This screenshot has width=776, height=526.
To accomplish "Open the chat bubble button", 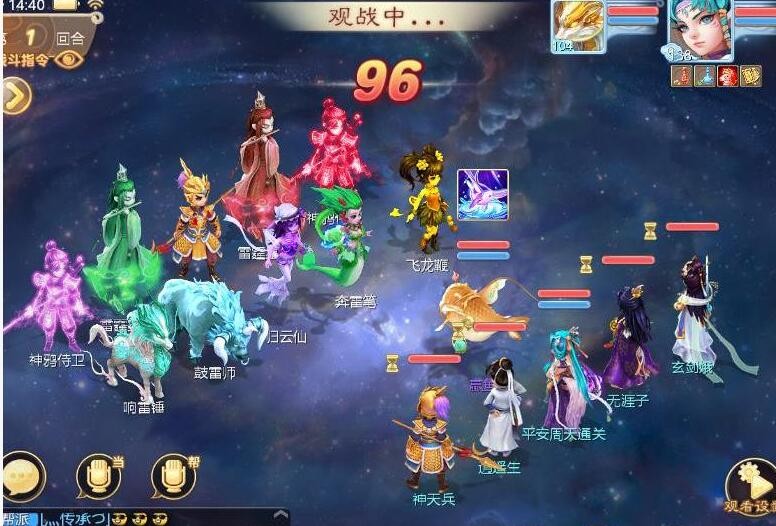I will coord(22,473).
